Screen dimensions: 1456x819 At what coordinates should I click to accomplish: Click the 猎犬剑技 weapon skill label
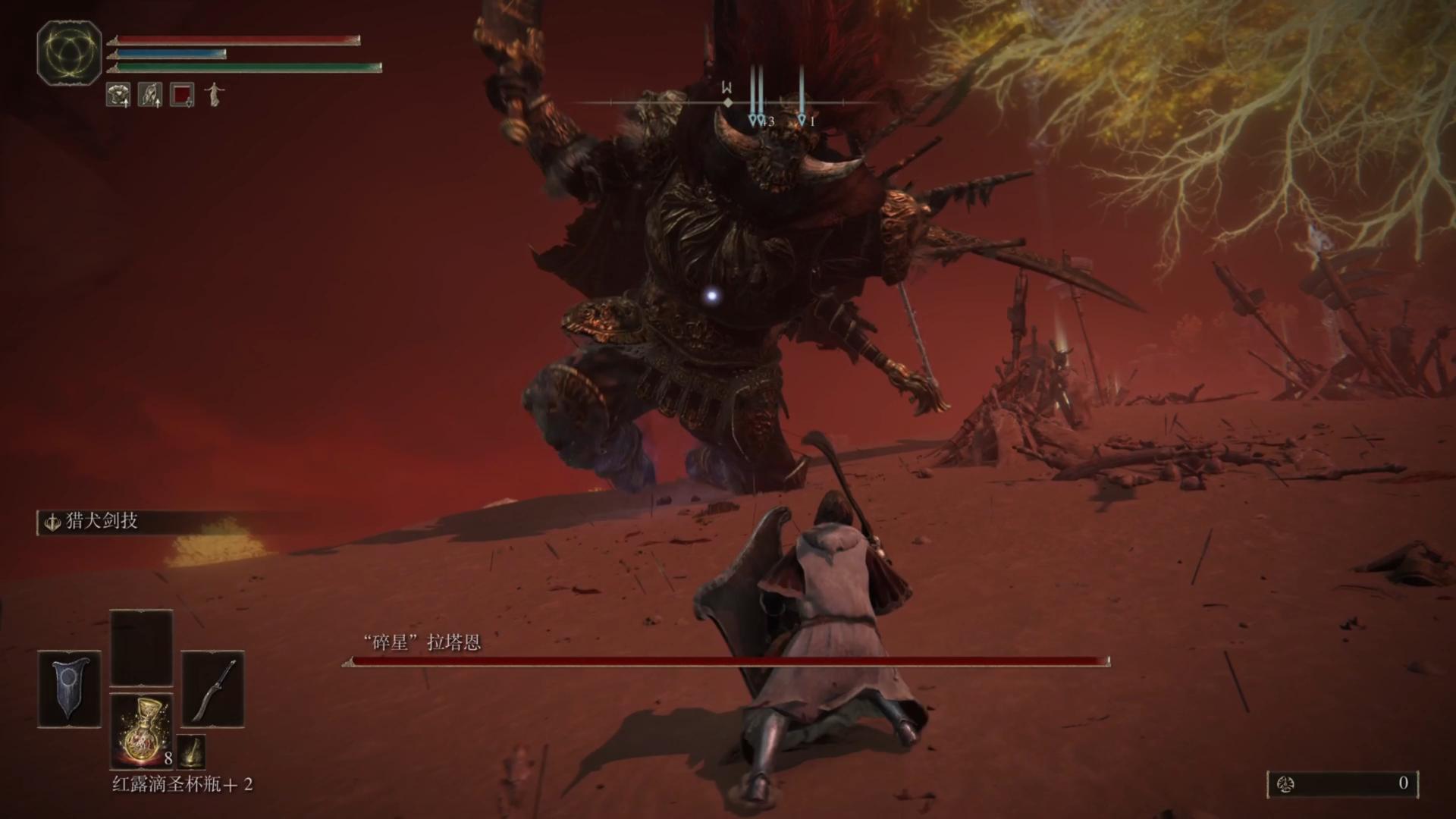pyautogui.click(x=101, y=522)
